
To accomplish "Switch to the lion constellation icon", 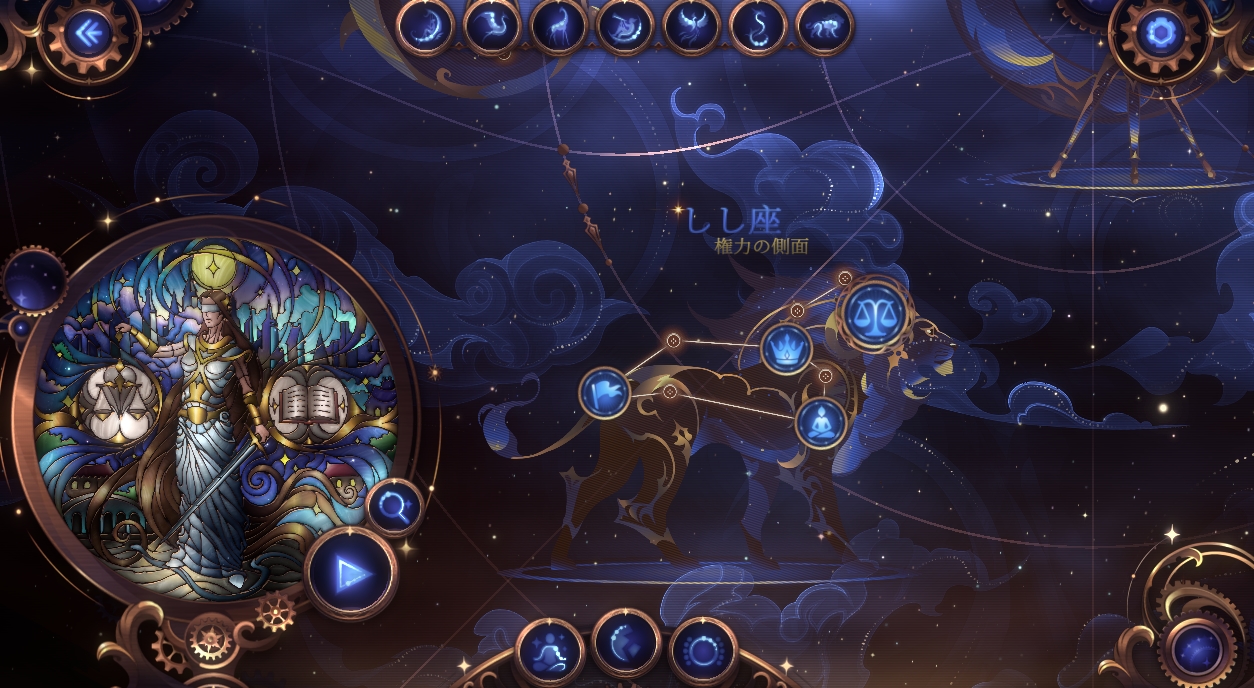I will [x=825, y=26].
